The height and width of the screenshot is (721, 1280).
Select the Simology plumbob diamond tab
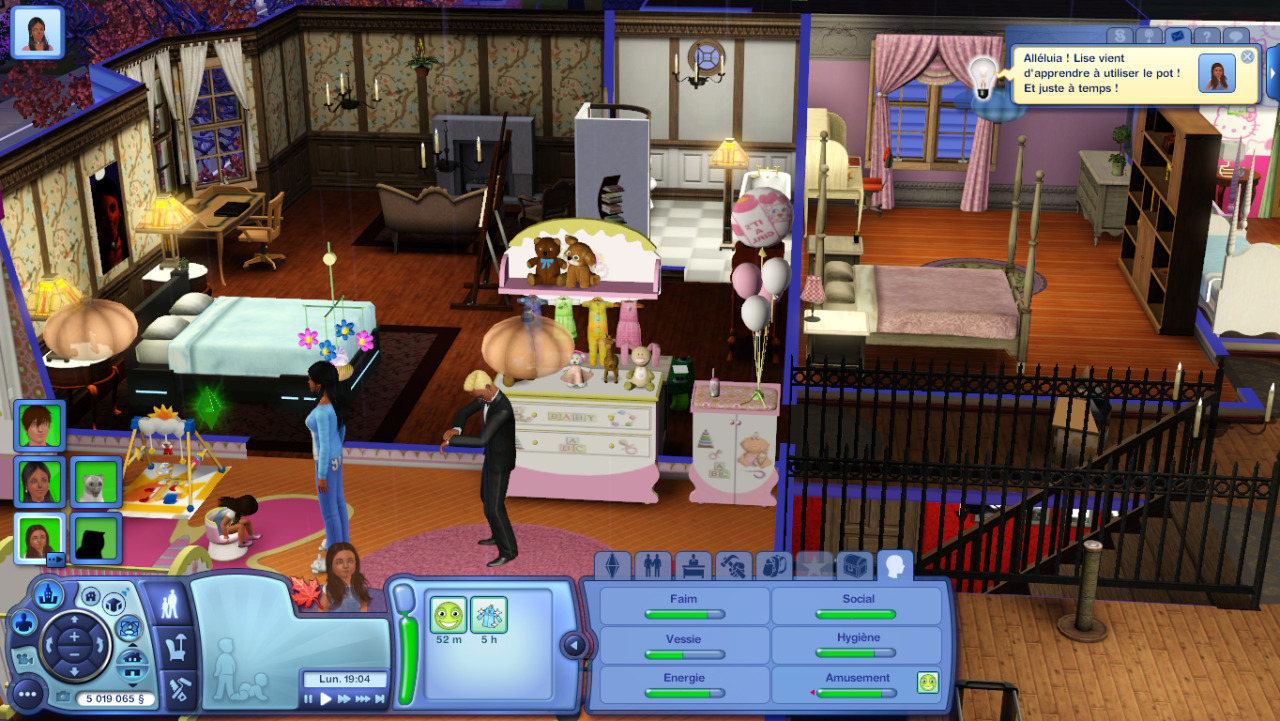tap(612, 566)
